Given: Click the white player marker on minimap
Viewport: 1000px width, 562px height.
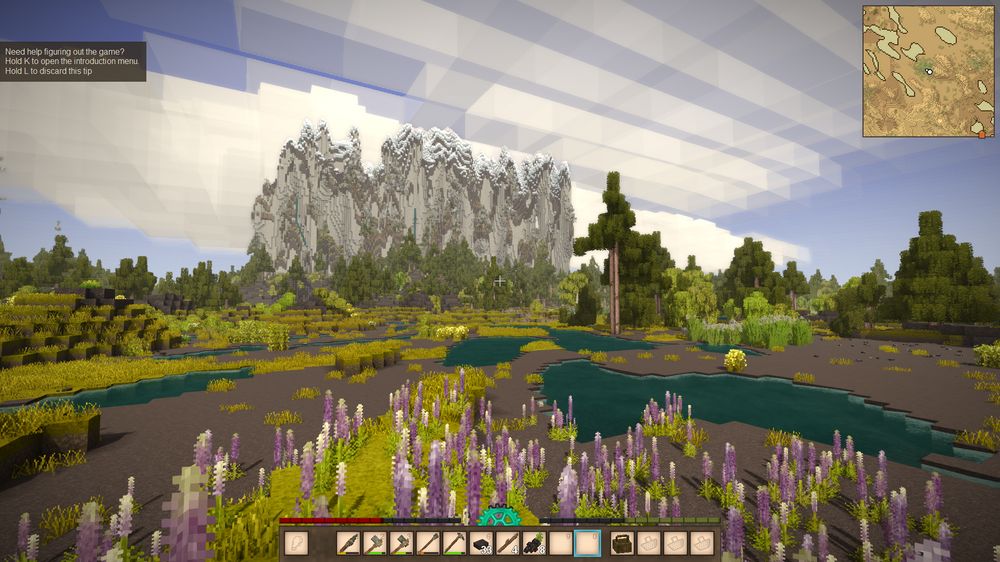Looking at the screenshot, I should pyautogui.click(x=929, y=72).
